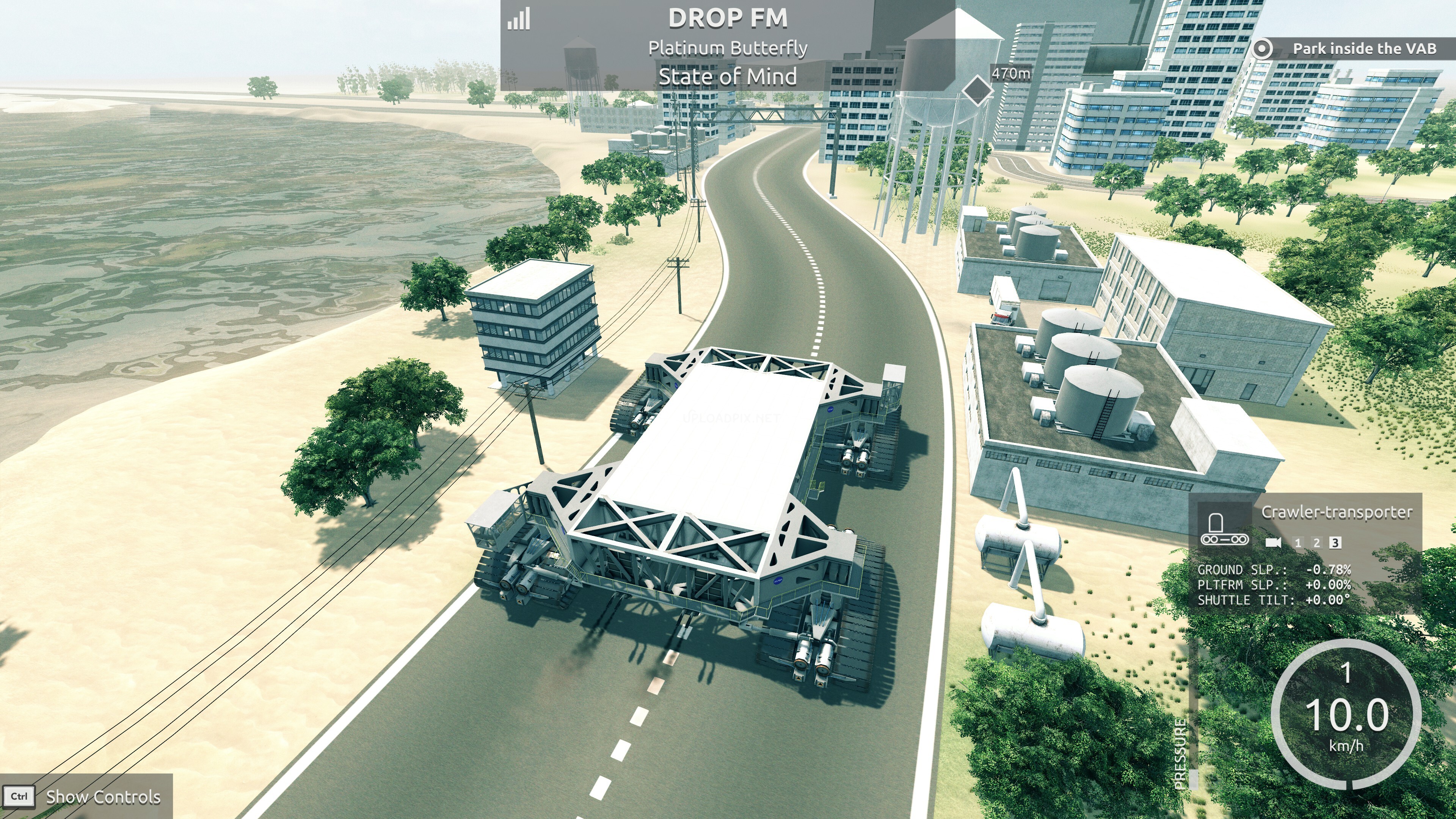The image size is (1456, 819).
Task: Switch to camera view 1
Action: pos(1298,543)
